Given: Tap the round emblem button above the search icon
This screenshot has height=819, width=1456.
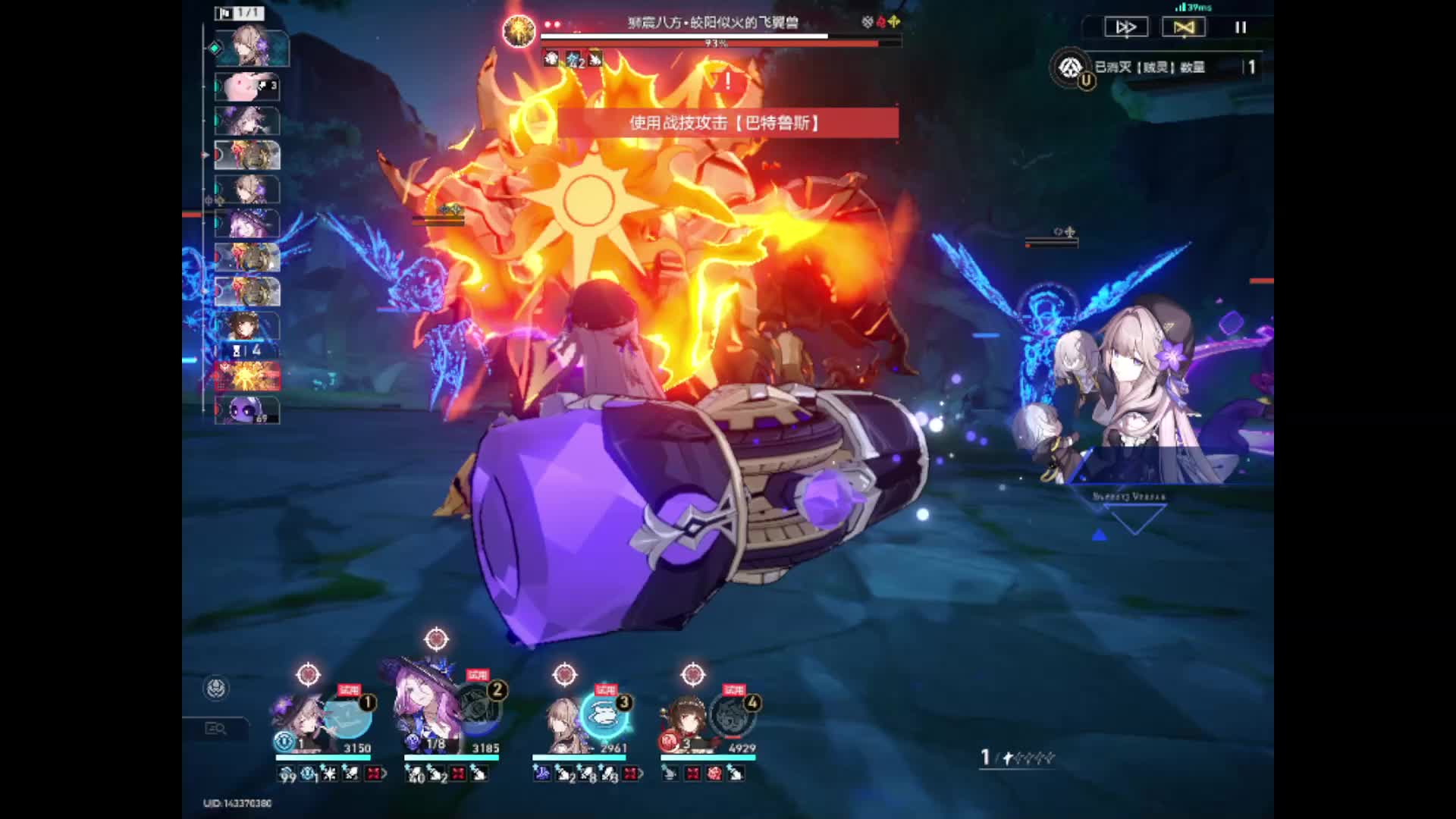Looking at the screenshot, I should coord(217,689).
